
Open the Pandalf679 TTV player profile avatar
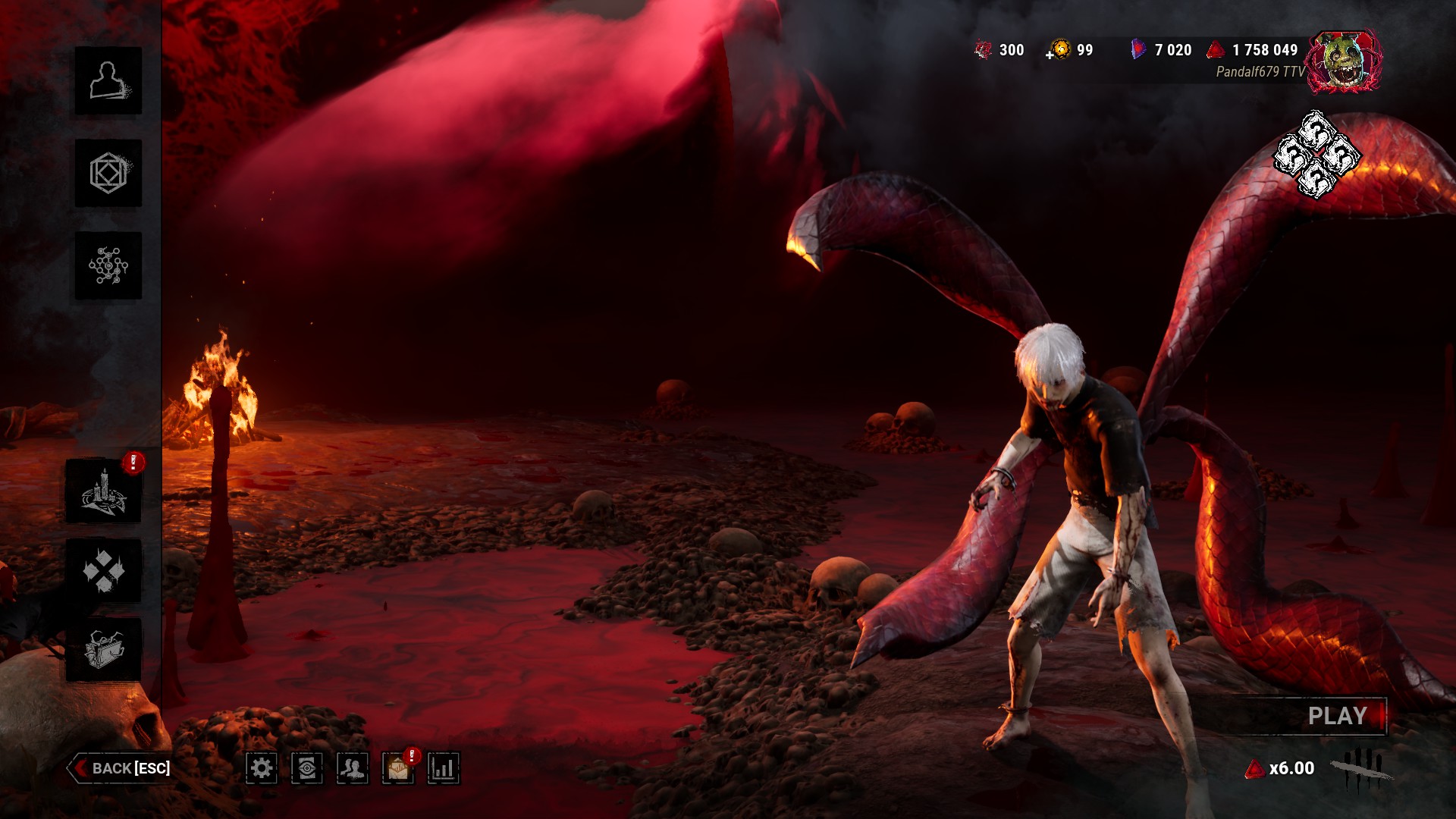(1345, 62)
